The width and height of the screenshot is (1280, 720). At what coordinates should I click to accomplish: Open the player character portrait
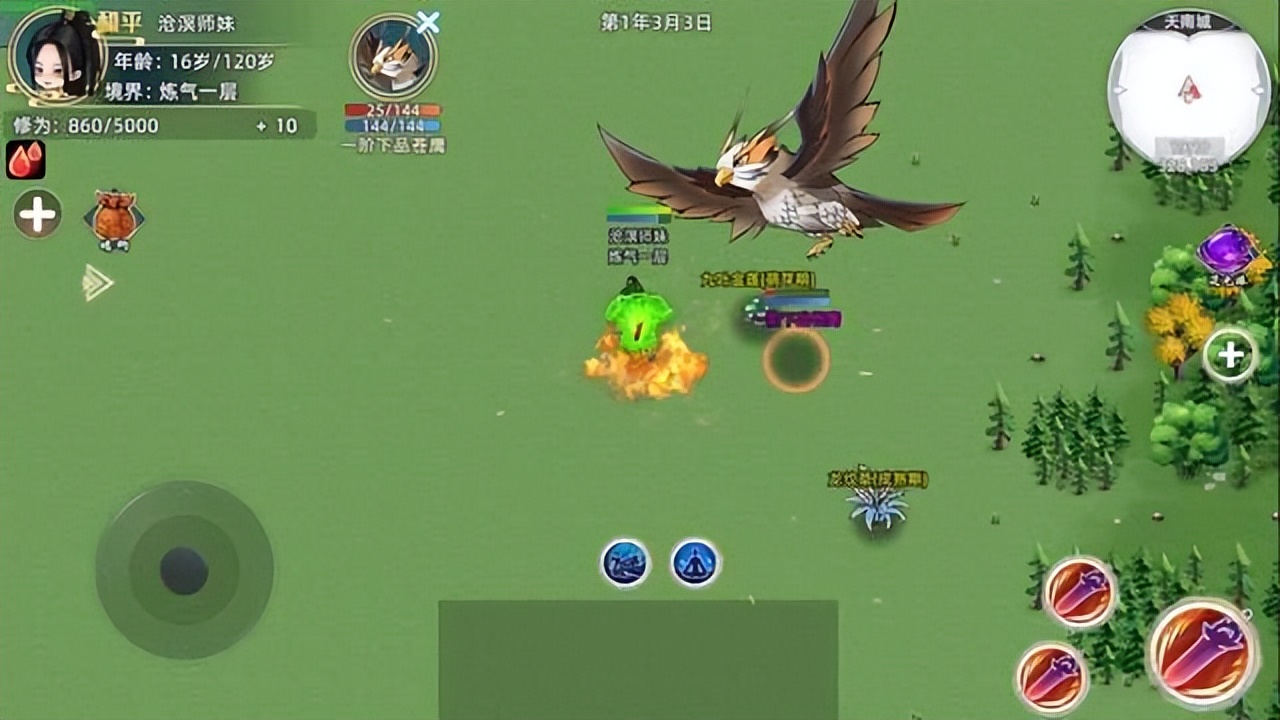tap(55, 55)
